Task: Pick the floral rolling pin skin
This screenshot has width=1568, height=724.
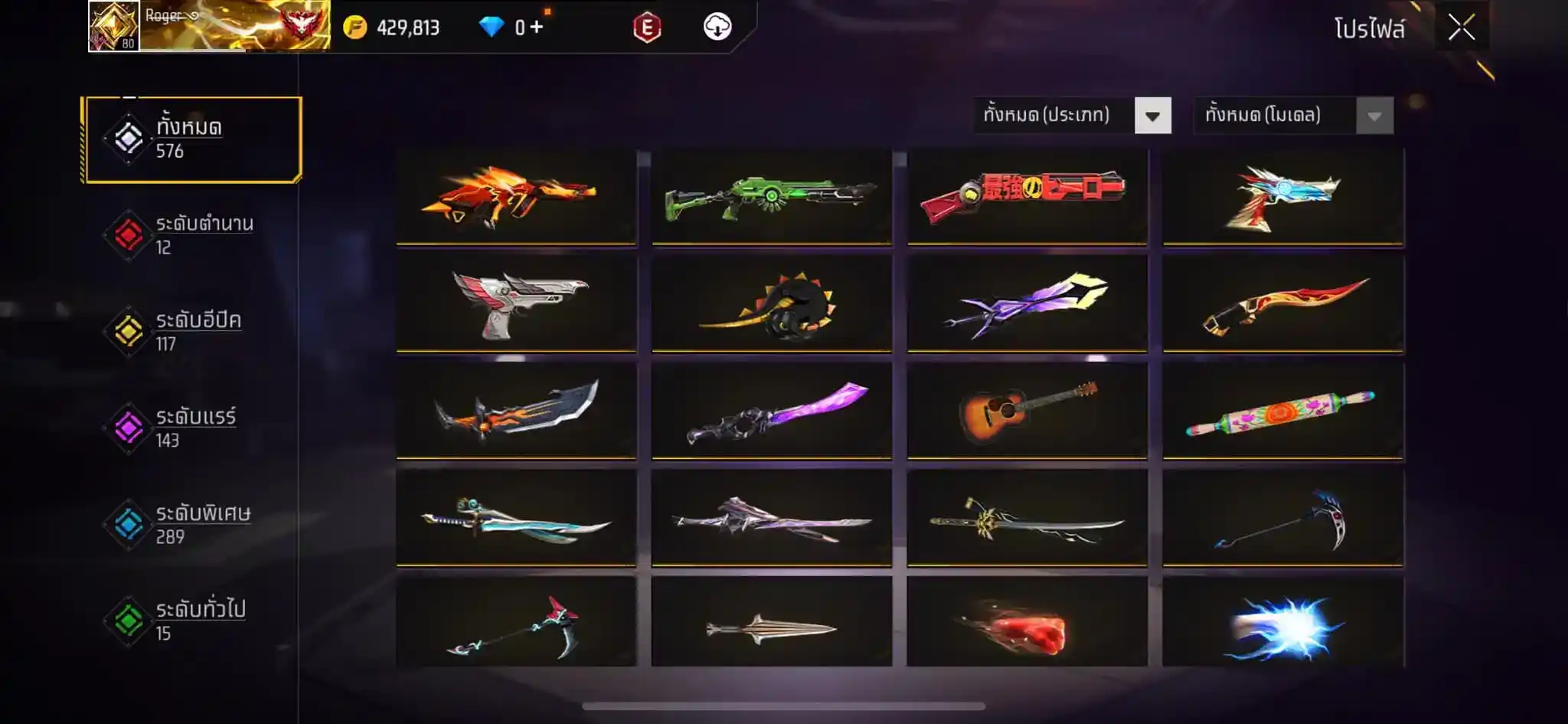Action: click(x=1282, y=411)
